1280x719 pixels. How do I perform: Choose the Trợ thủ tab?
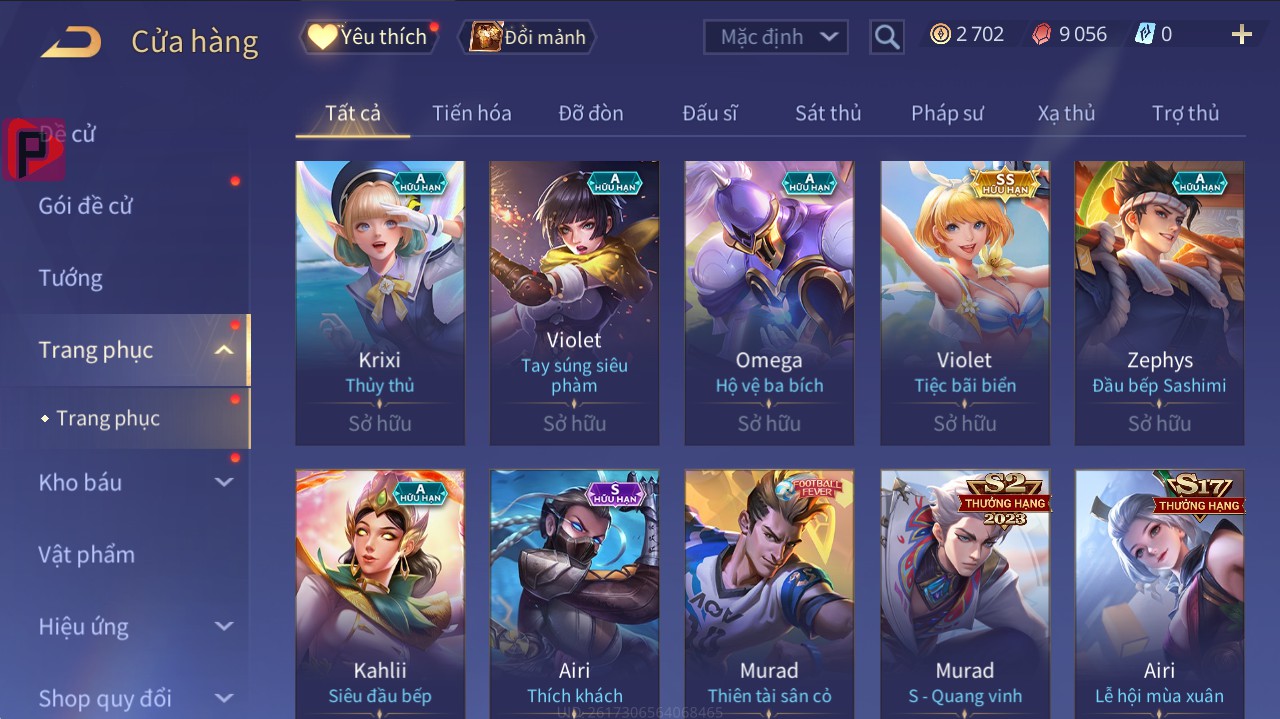(x=1185, y=113)
